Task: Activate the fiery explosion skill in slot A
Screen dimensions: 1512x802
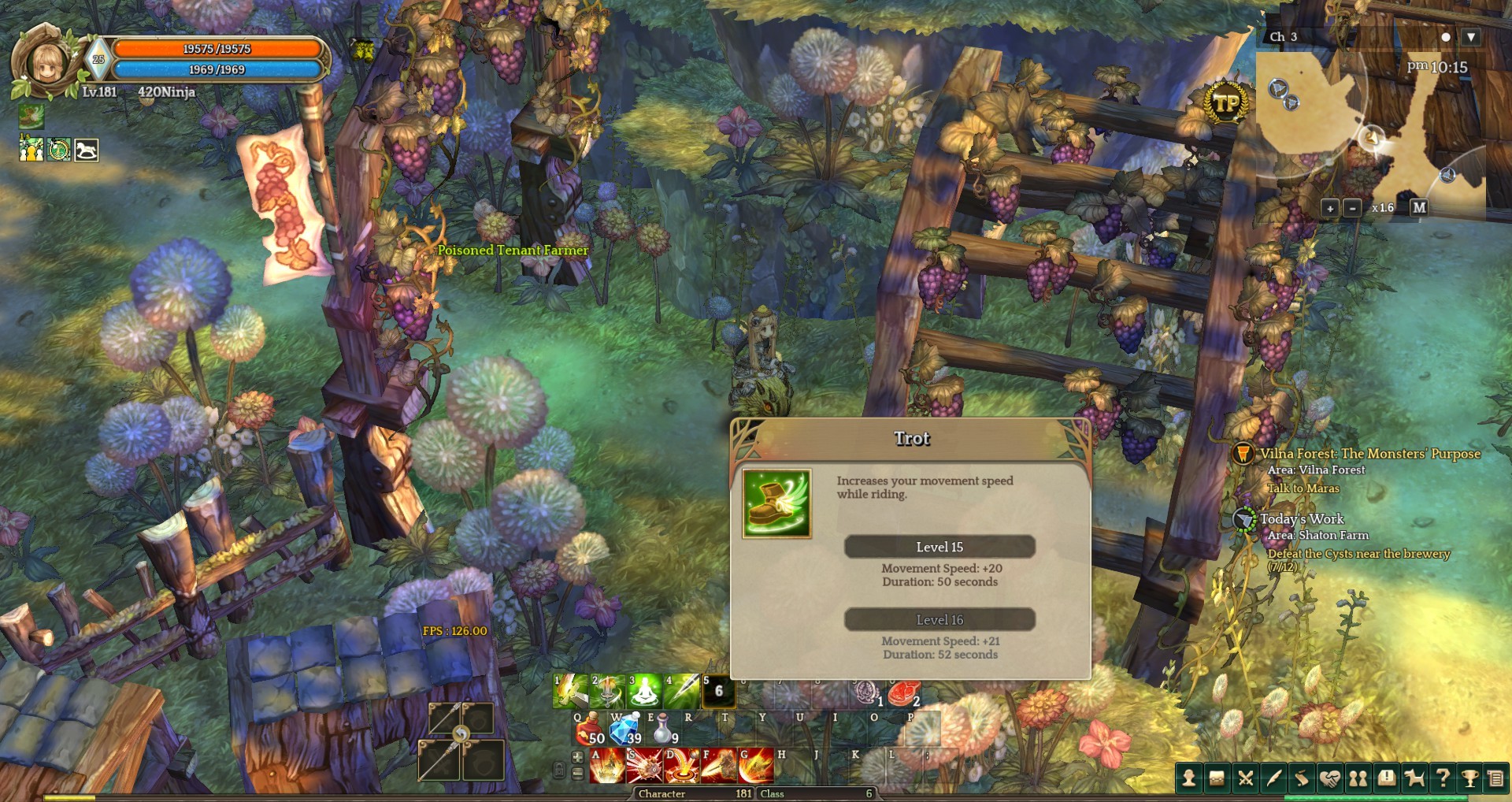Action: 606,767
